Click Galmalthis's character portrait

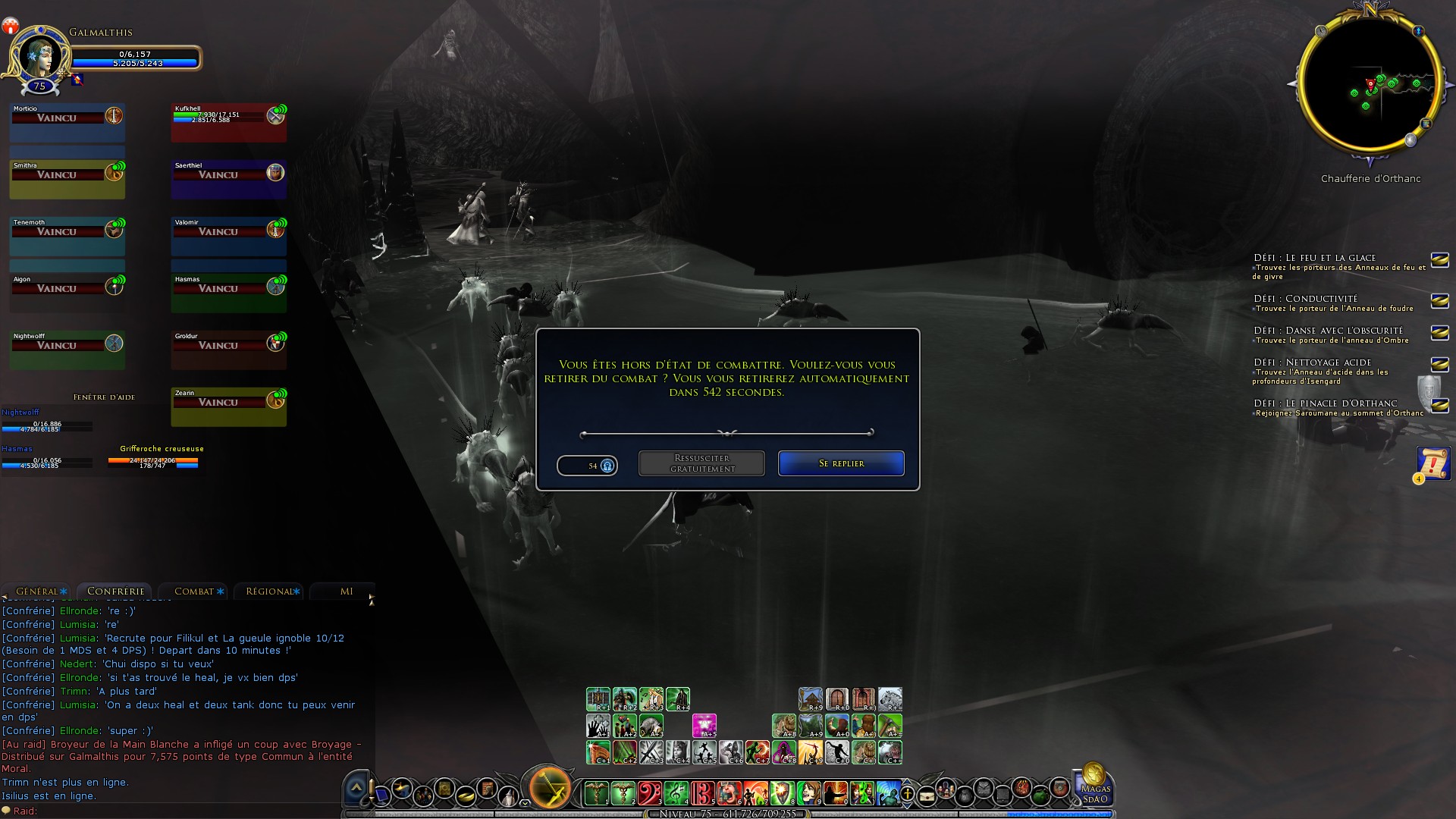click(39, 55)
